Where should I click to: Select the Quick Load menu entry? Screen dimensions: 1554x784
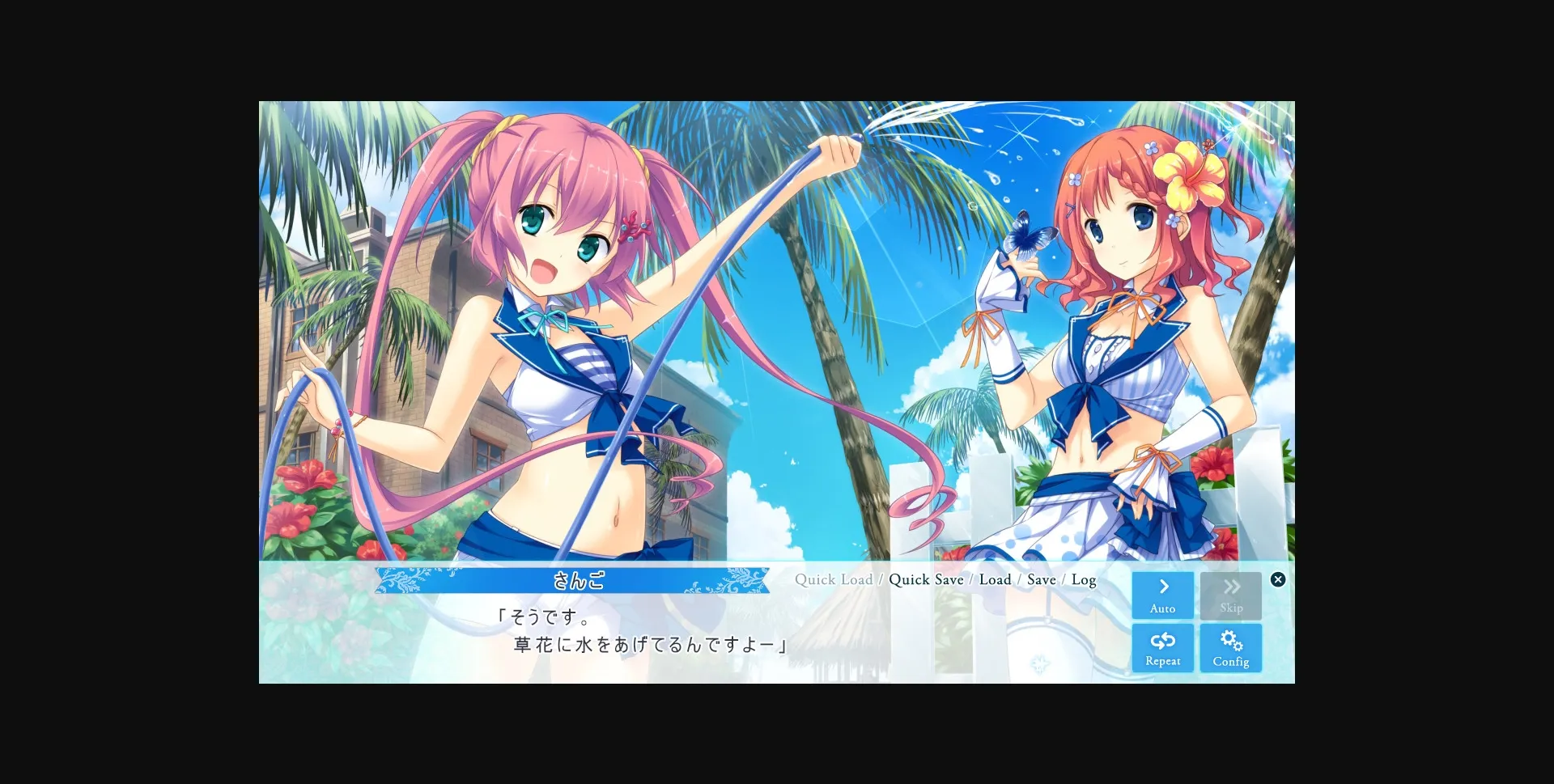click(834, 579)
